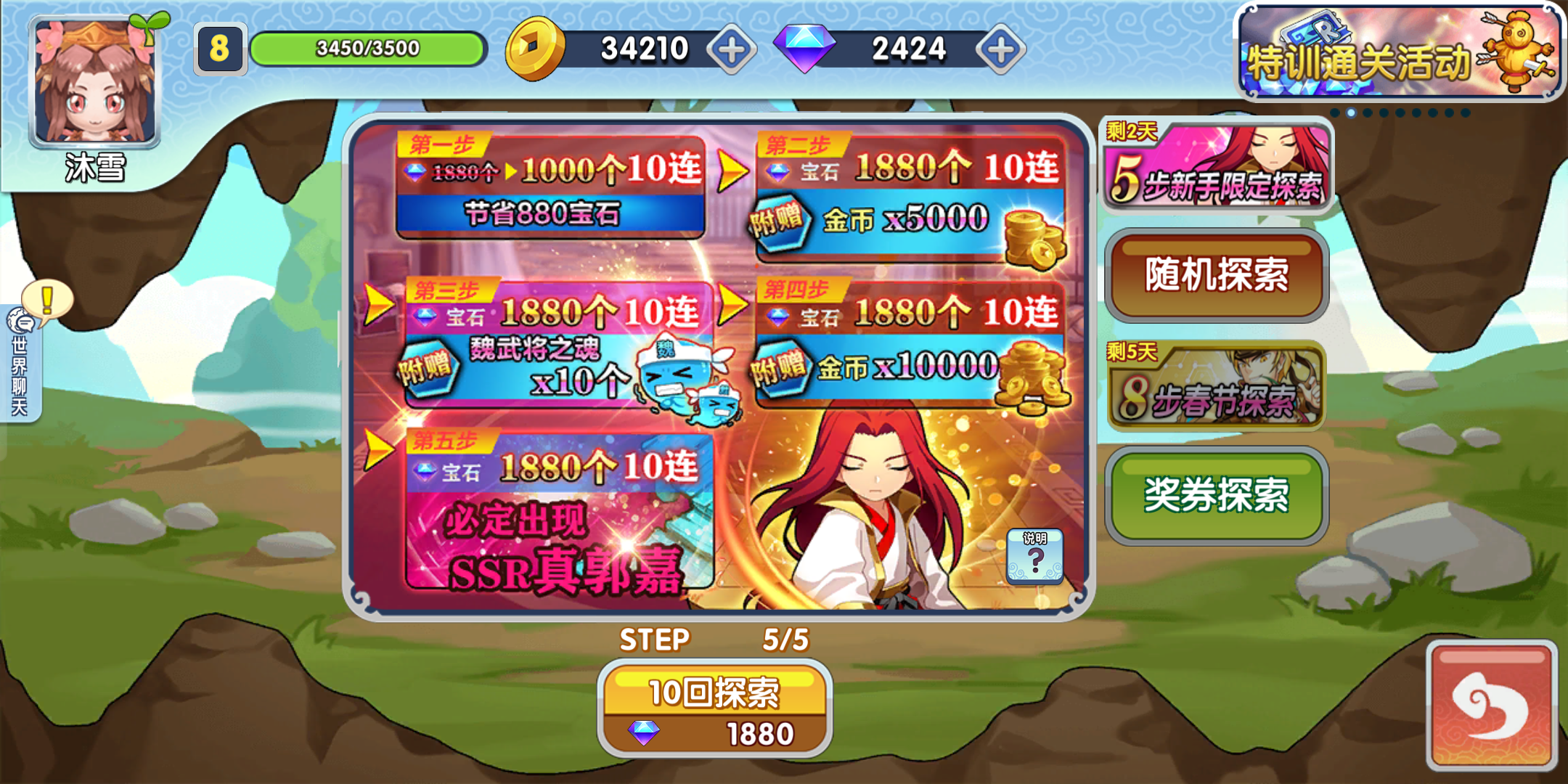
Task: Open the 世界聊天 side panel
Action: (x=20, y=370)
